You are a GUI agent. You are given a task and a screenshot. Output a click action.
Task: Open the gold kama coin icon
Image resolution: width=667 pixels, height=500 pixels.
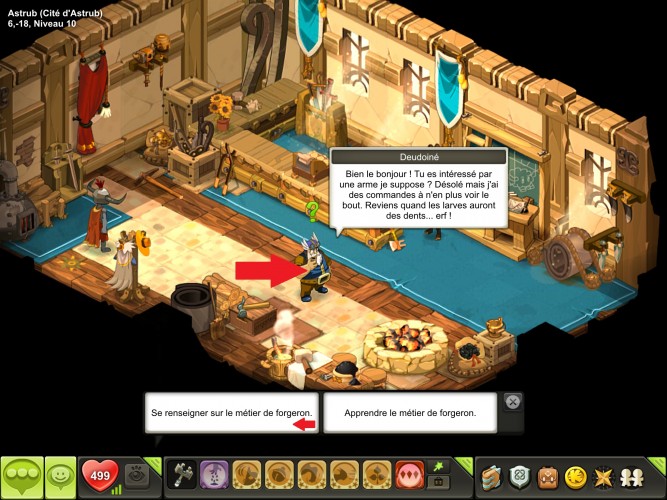pyautogui.click(x=577, y=476)
